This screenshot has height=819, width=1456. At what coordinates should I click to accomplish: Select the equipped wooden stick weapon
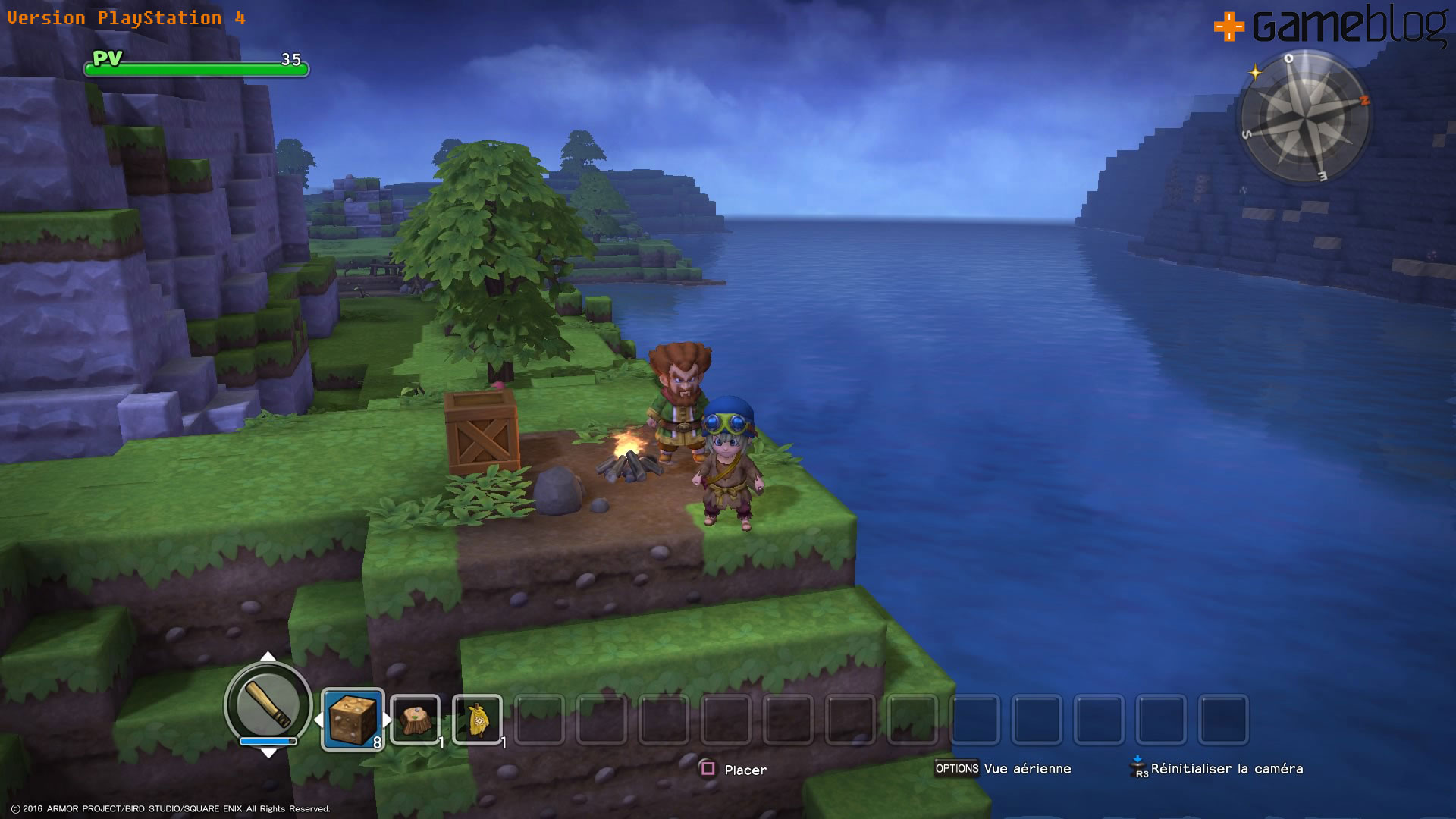tap(268, 704)
